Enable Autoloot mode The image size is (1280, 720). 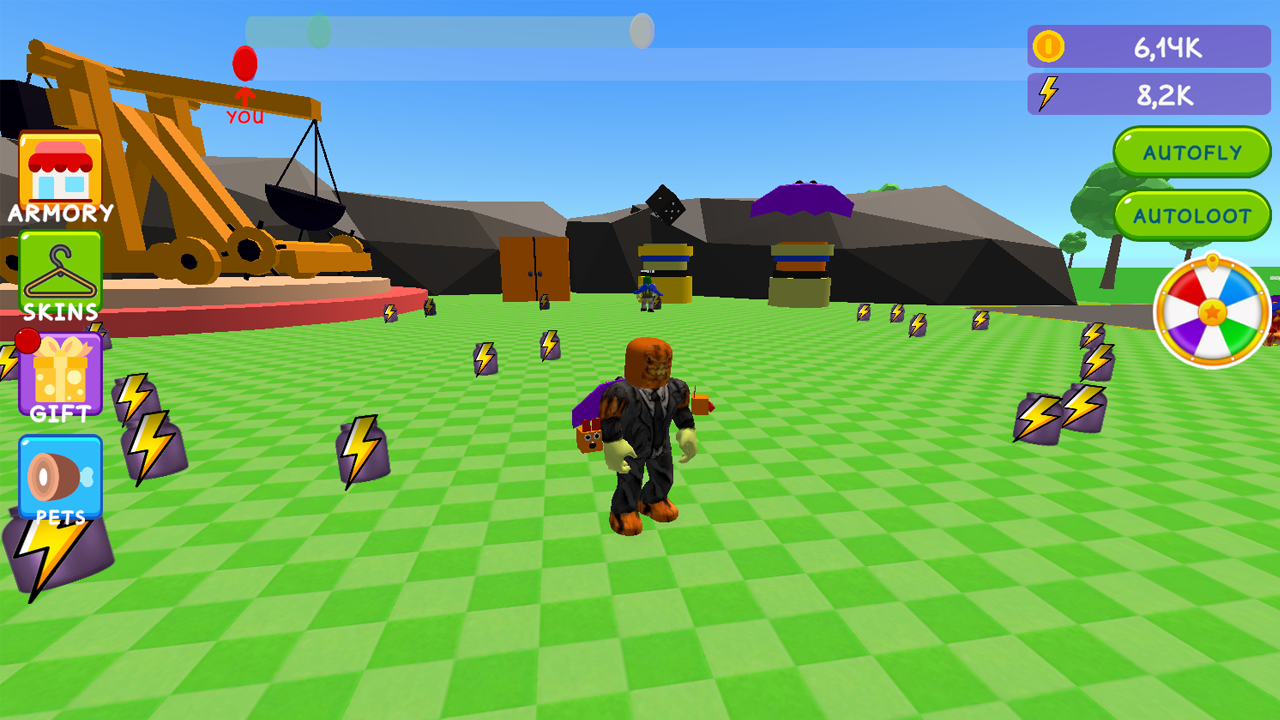click(1192, 215)
